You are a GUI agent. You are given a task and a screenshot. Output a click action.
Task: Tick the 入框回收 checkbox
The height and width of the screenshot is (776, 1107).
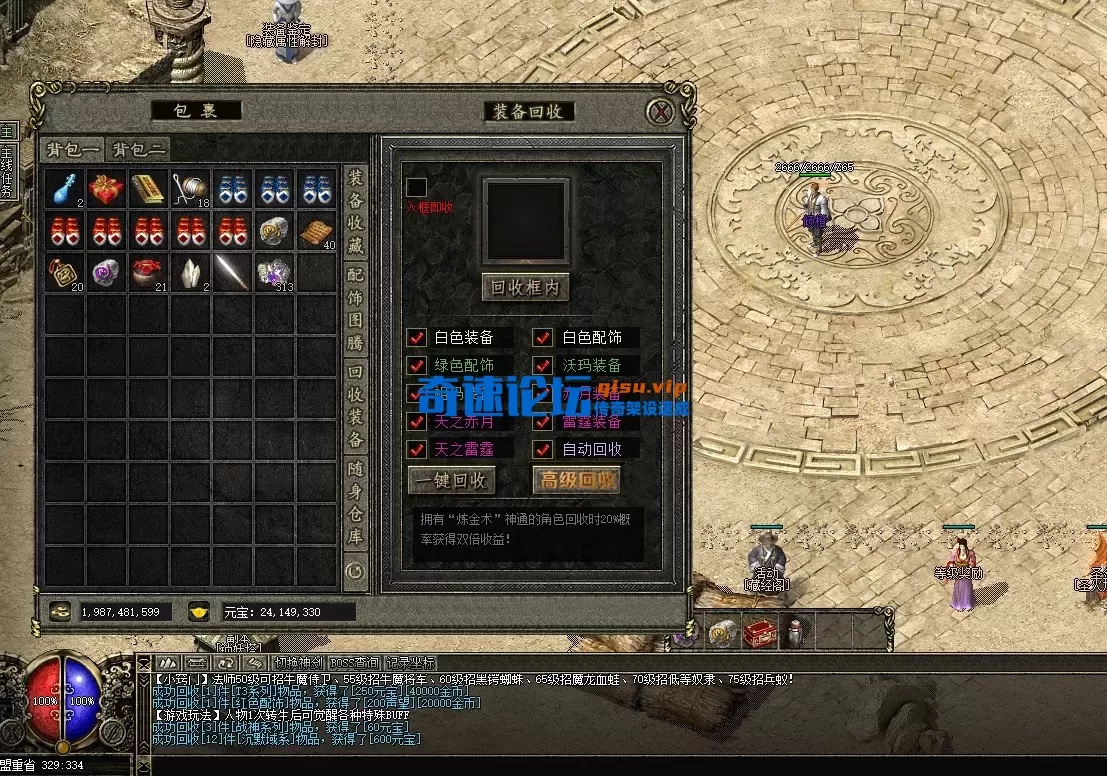tap(416, 187)
